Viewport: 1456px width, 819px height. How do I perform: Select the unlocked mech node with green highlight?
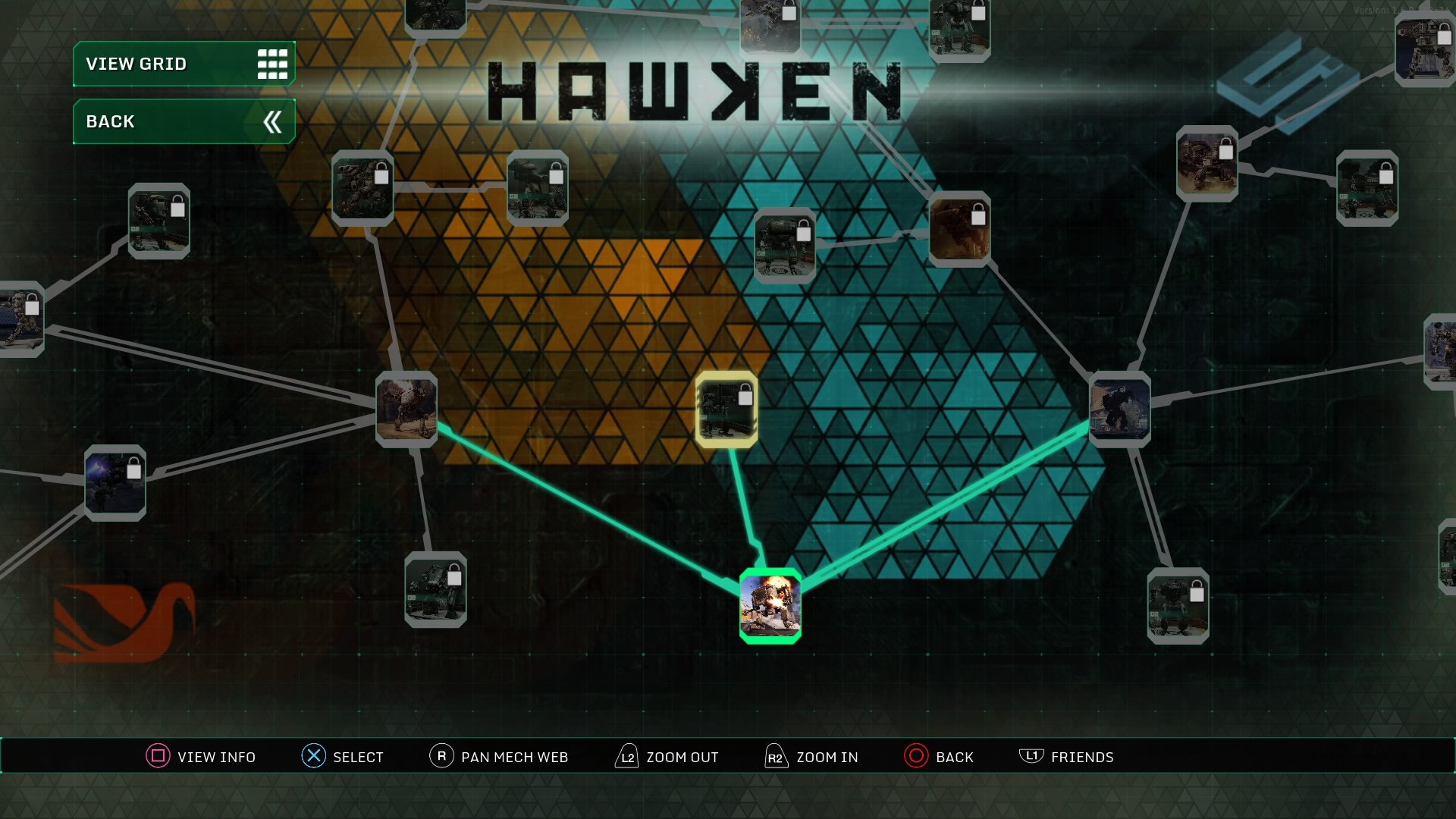click(x=770, y=607)
